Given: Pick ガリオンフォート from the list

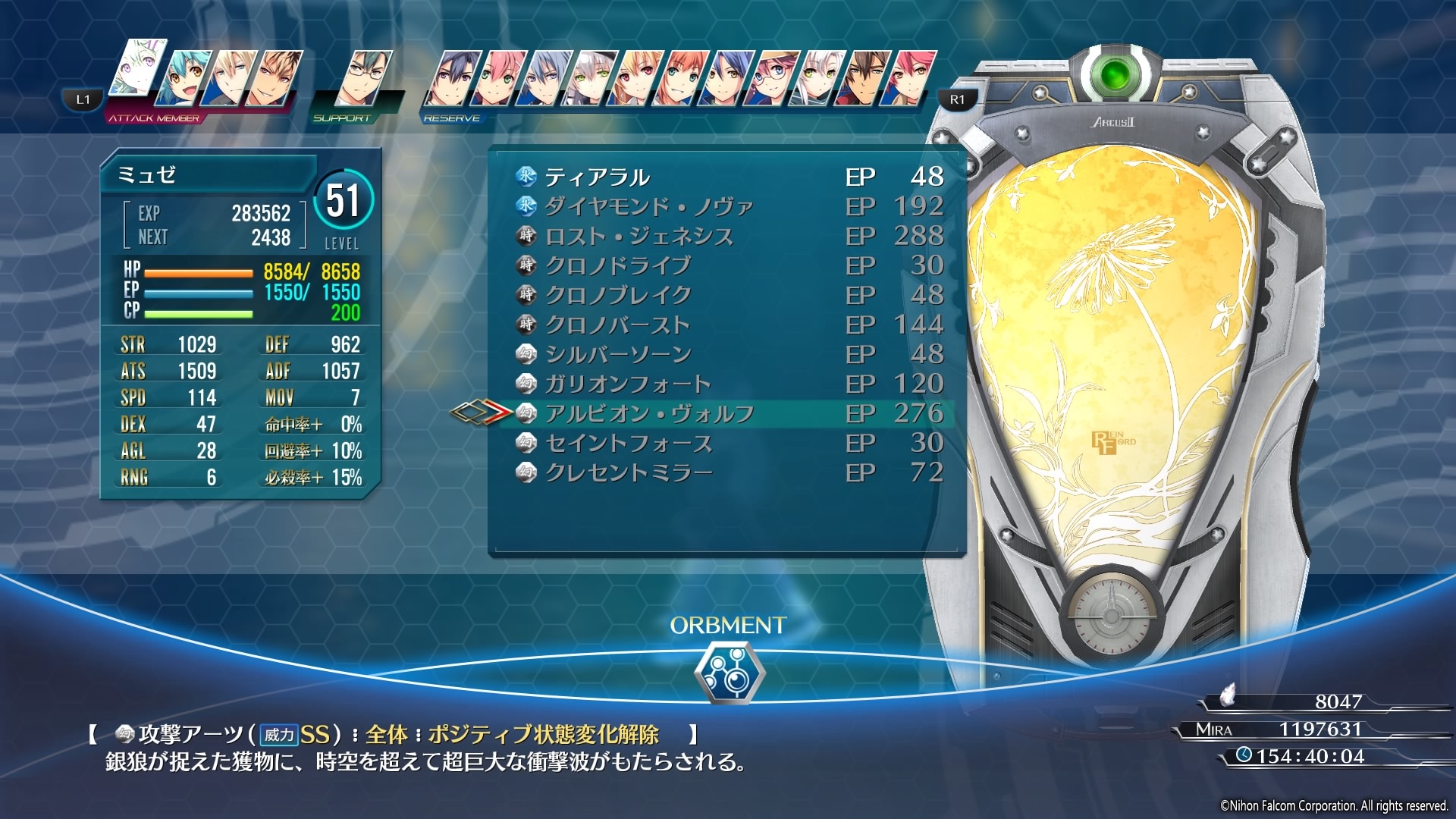Looking at the screenshot, I should (x=627, y=384).
